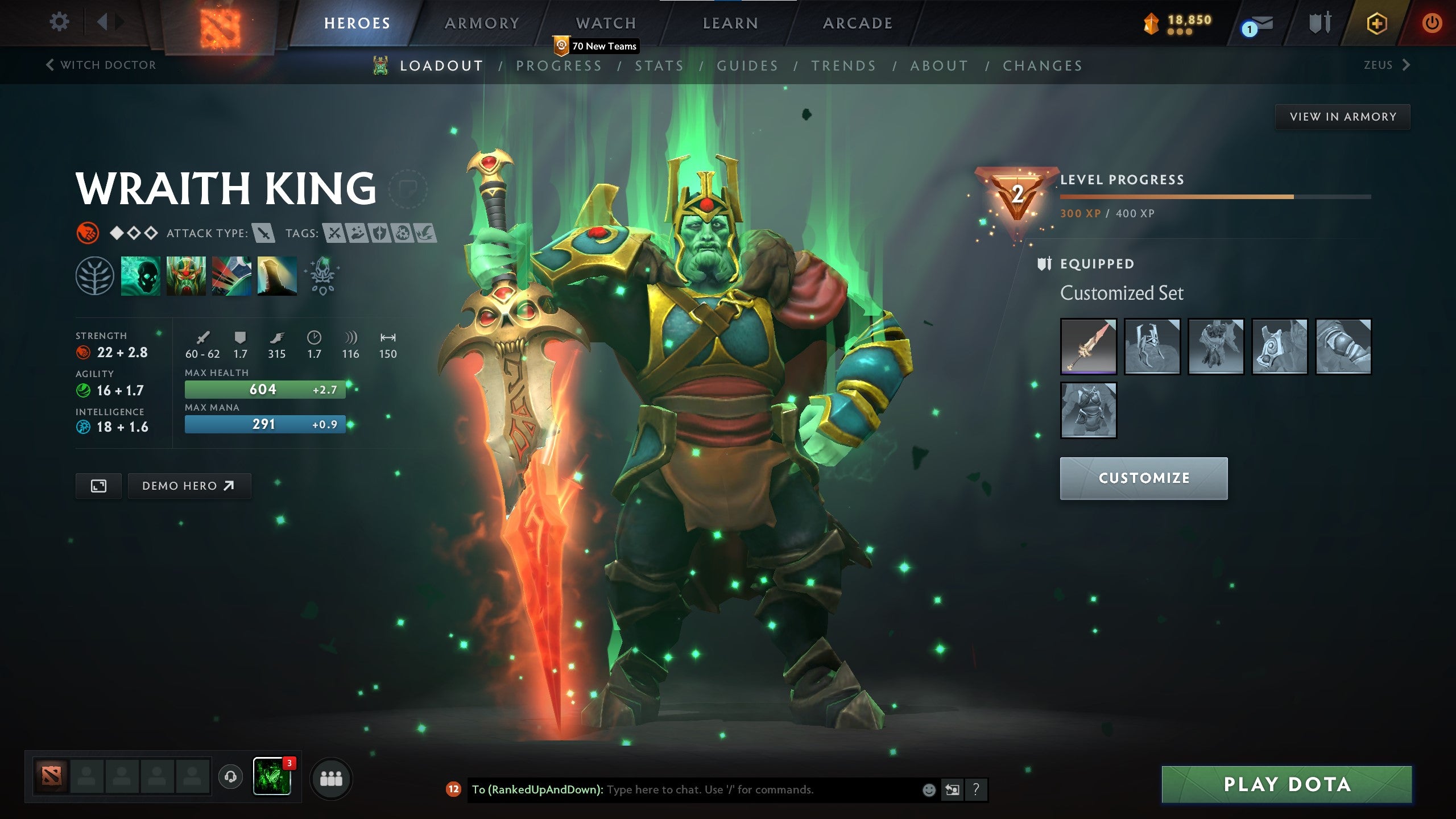
Task: View the Vampiric Spirit ability icon
Action: 188,276
